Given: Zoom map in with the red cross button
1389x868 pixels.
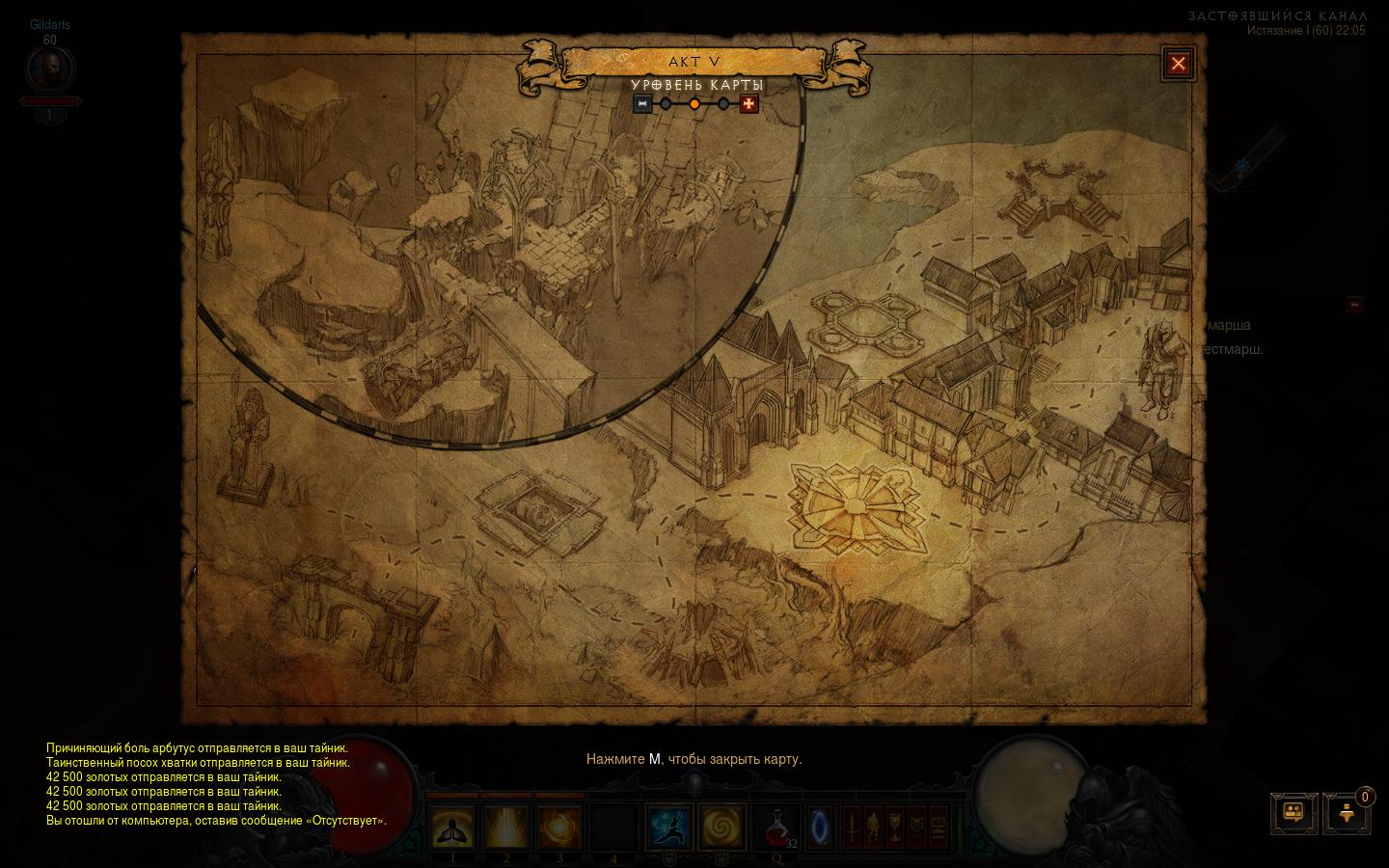Looking at the screenshot, I should point(749,104).
